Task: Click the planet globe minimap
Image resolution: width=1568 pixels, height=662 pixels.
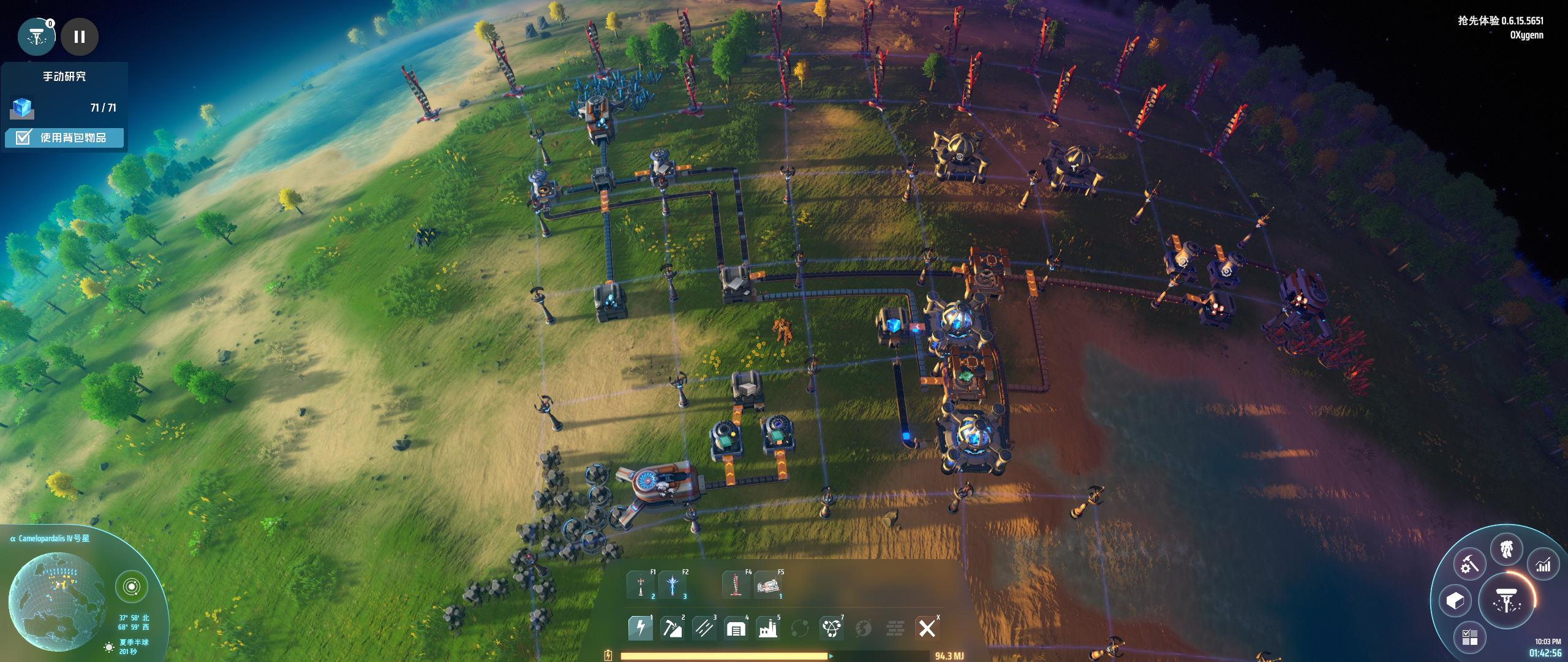Action: pos(56,601)
